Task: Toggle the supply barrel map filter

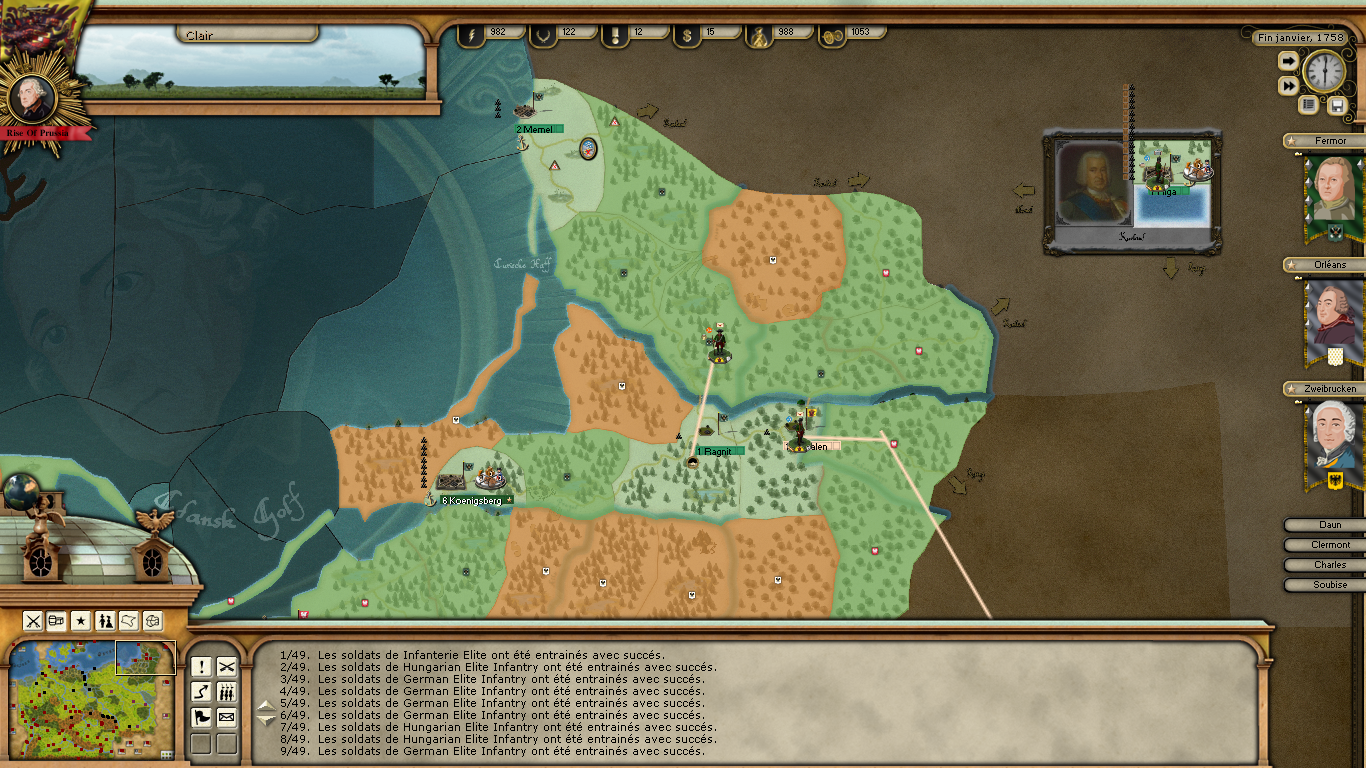Action: pyautogui.click(x=57, y=621)
